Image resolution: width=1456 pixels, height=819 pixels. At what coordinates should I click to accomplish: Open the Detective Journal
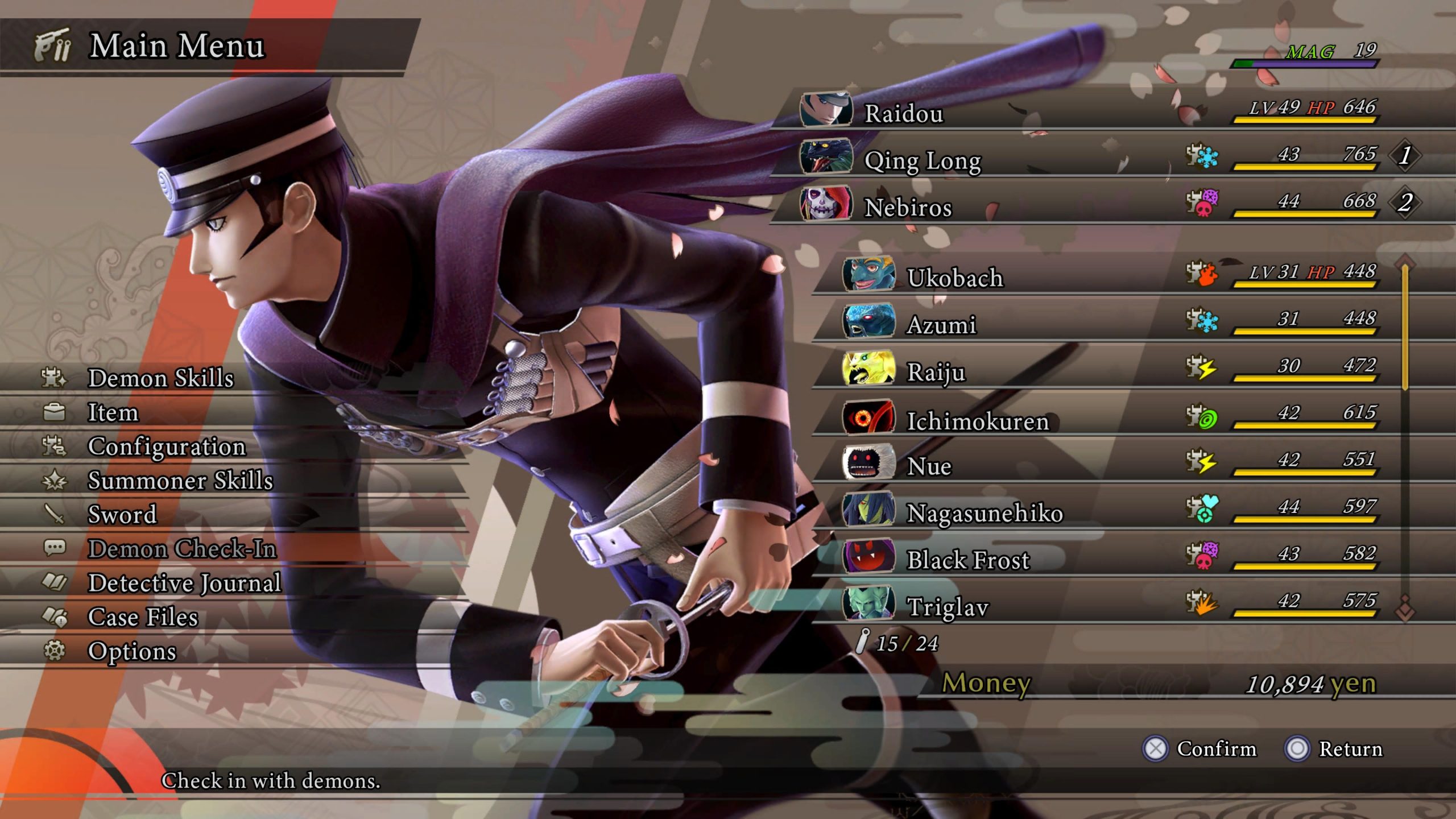[184, 583]
